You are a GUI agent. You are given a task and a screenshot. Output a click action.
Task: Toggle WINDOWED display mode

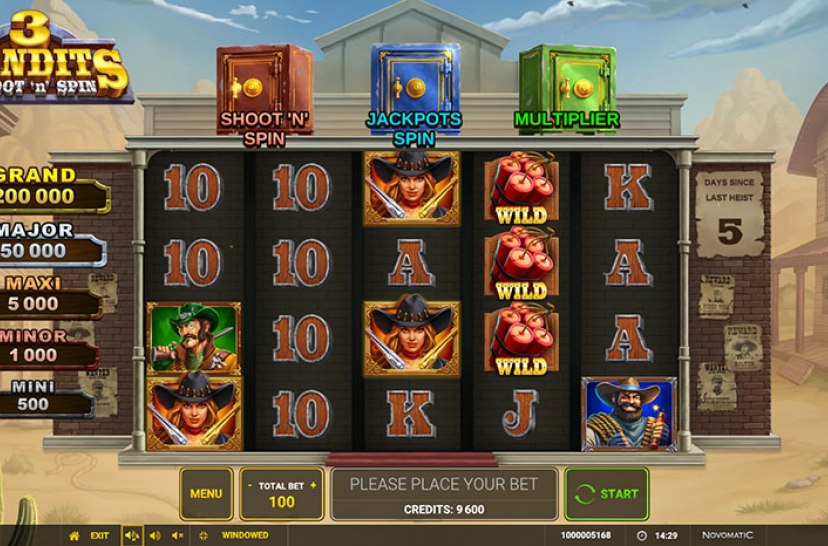244,536
